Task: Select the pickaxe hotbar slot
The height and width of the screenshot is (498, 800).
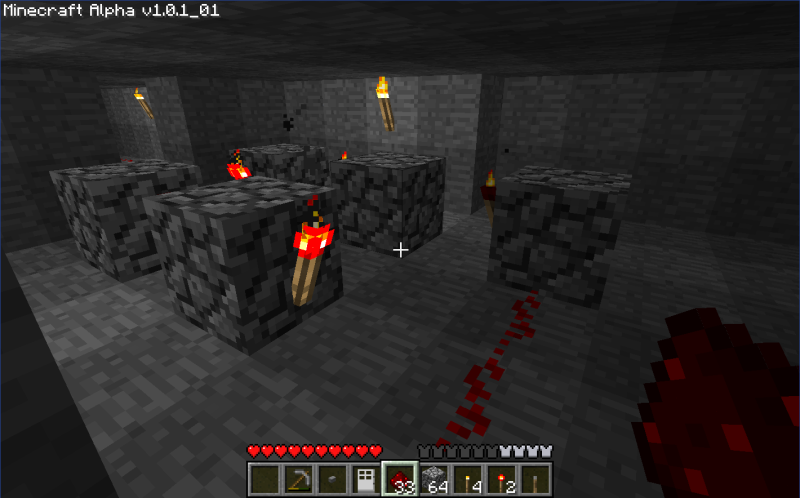Action: click(x=297, y=479)
